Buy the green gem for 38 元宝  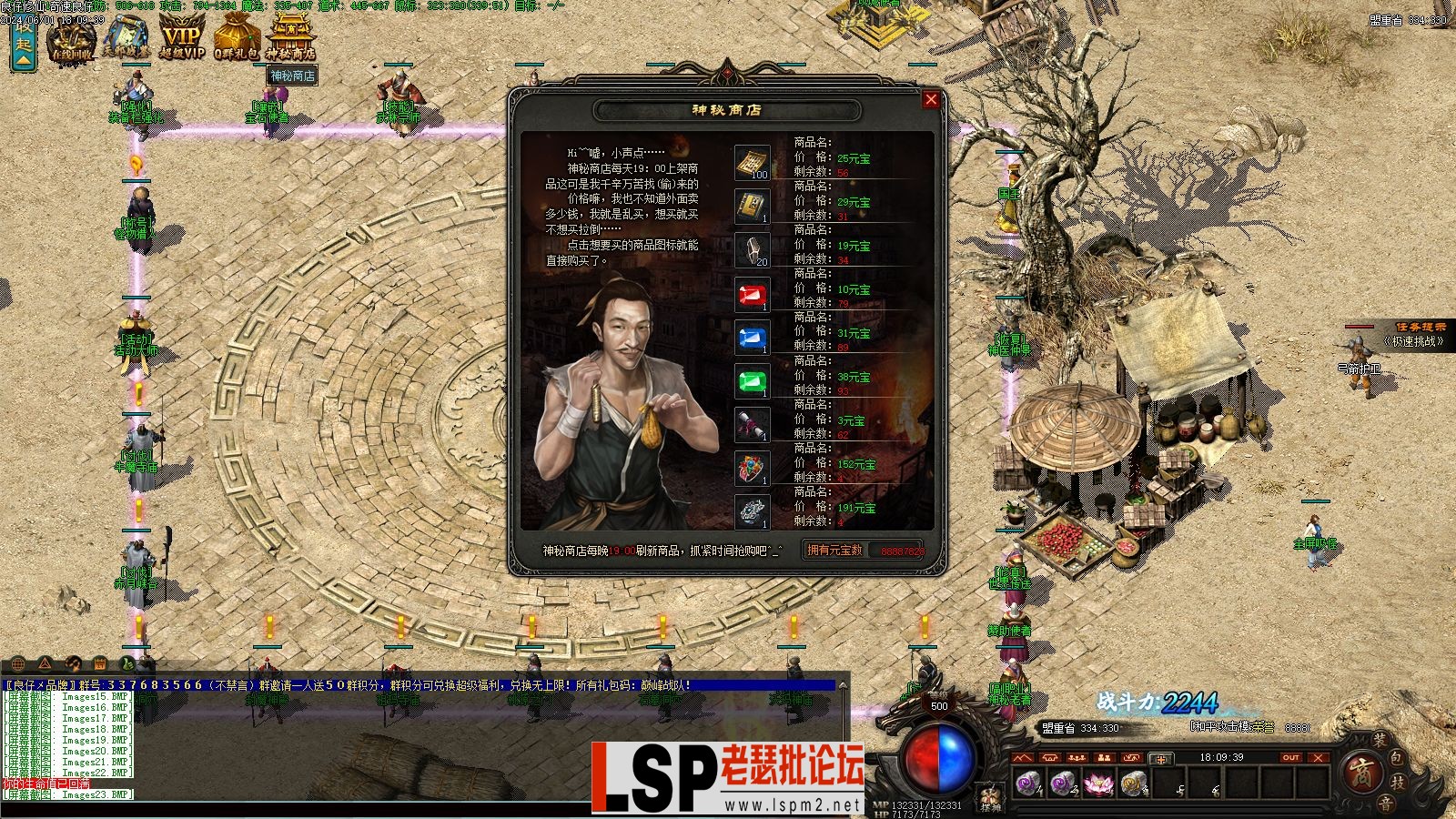[752, 382]
